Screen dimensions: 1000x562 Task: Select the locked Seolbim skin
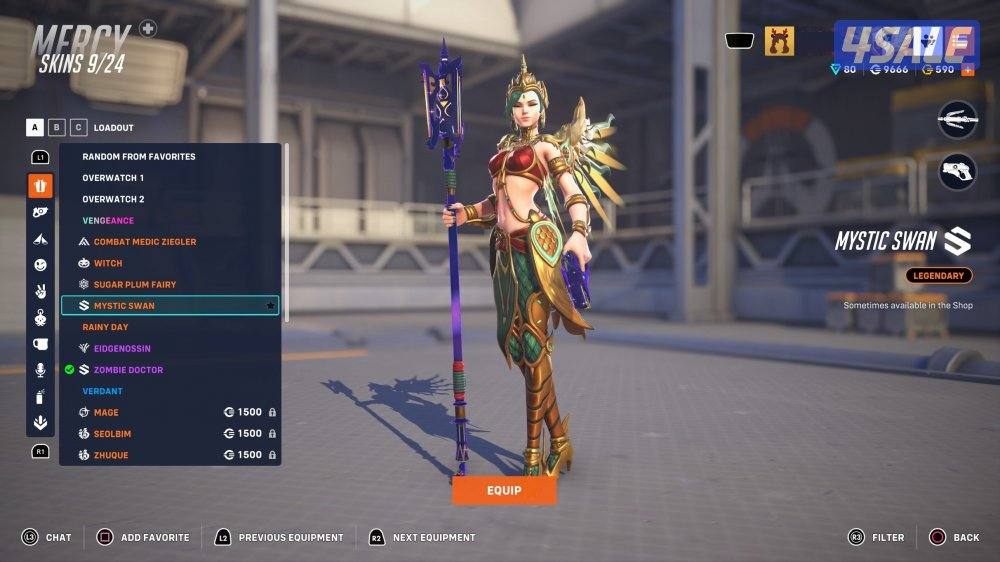(x=112, y=434)
